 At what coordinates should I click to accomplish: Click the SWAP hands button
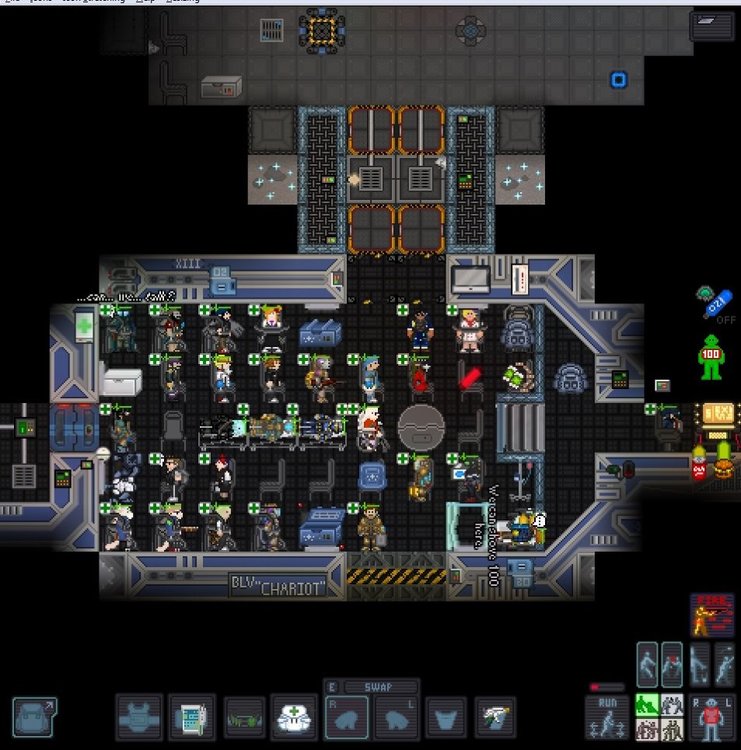[371, 688]
